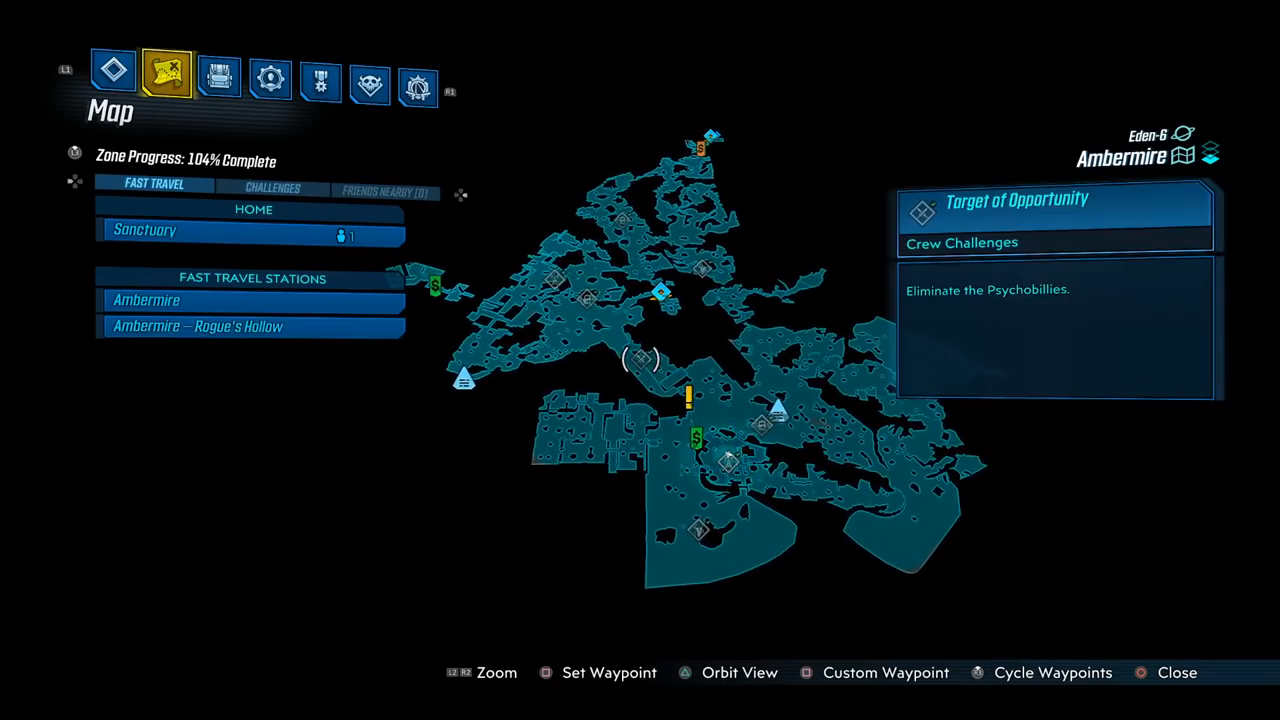Select the yellow Map tab
Viewport: 1280px width, 720px height.
pos(167,72)
